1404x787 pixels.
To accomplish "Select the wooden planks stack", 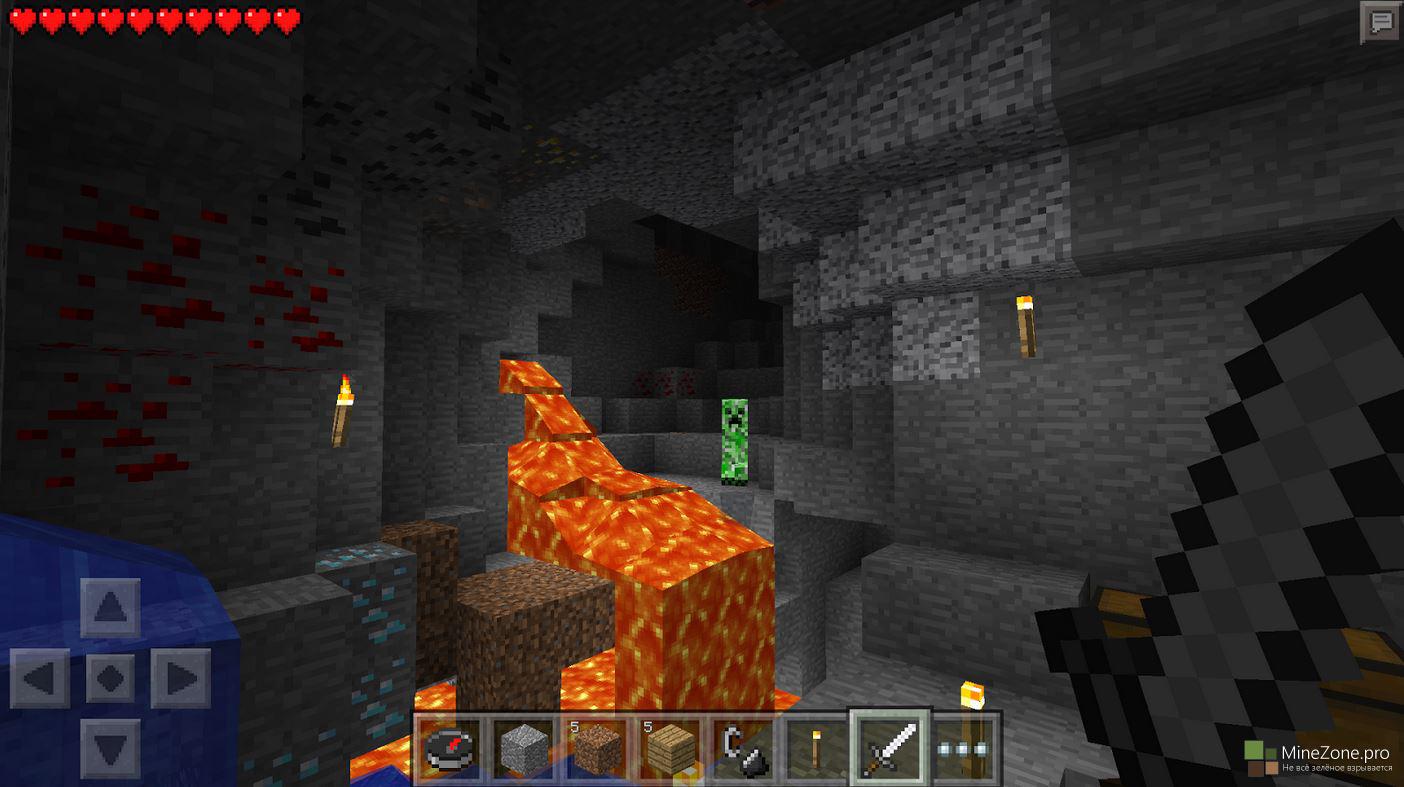I will click(671, 747).
